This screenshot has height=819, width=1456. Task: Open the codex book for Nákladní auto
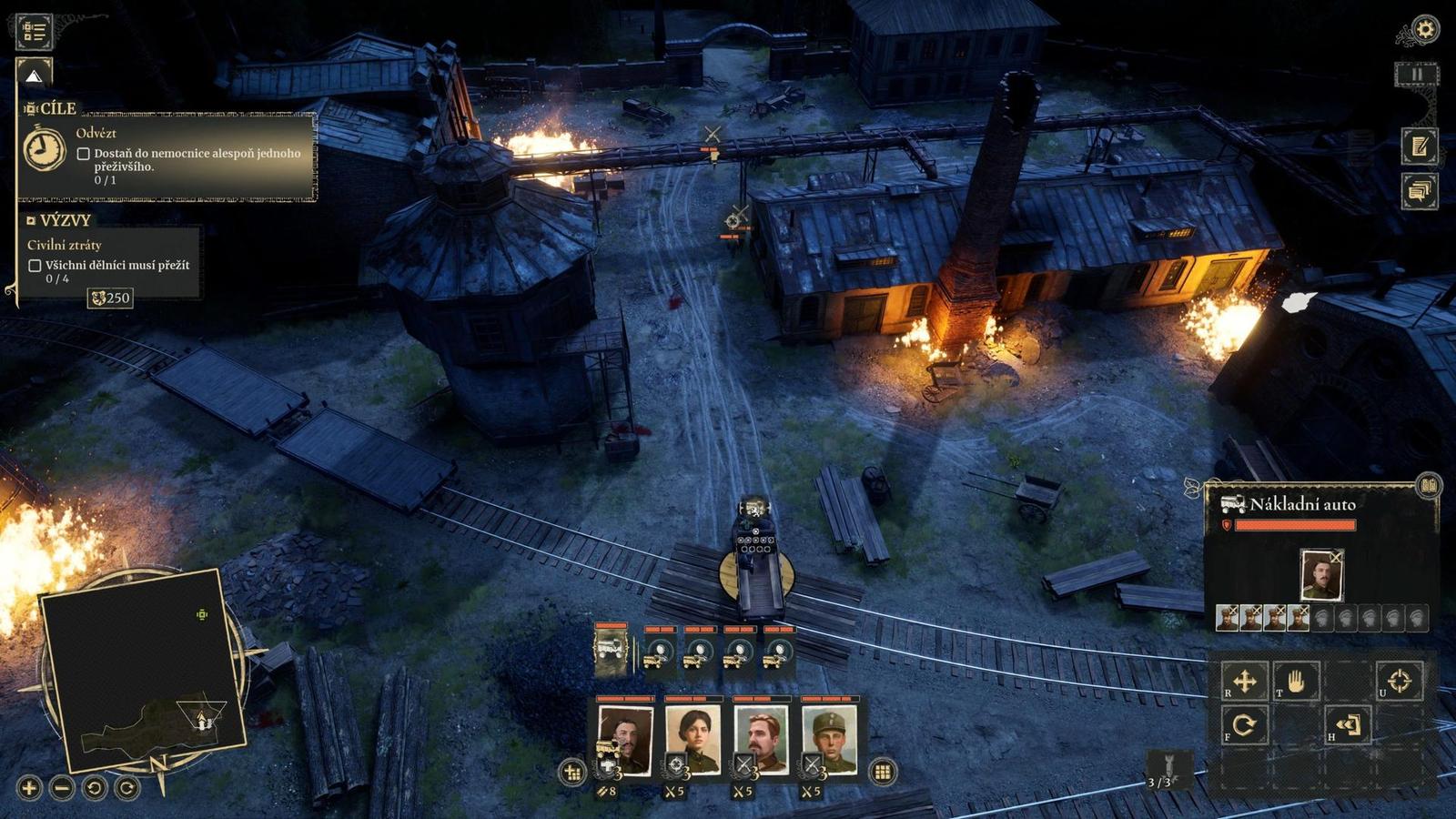1428,485
